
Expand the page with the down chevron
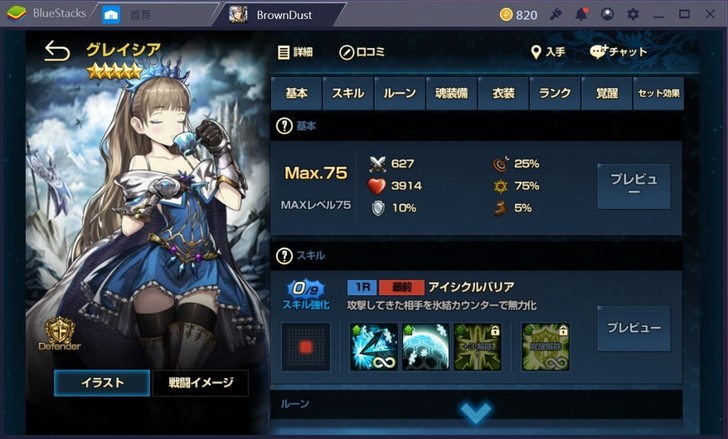click(x=476, y=412)
